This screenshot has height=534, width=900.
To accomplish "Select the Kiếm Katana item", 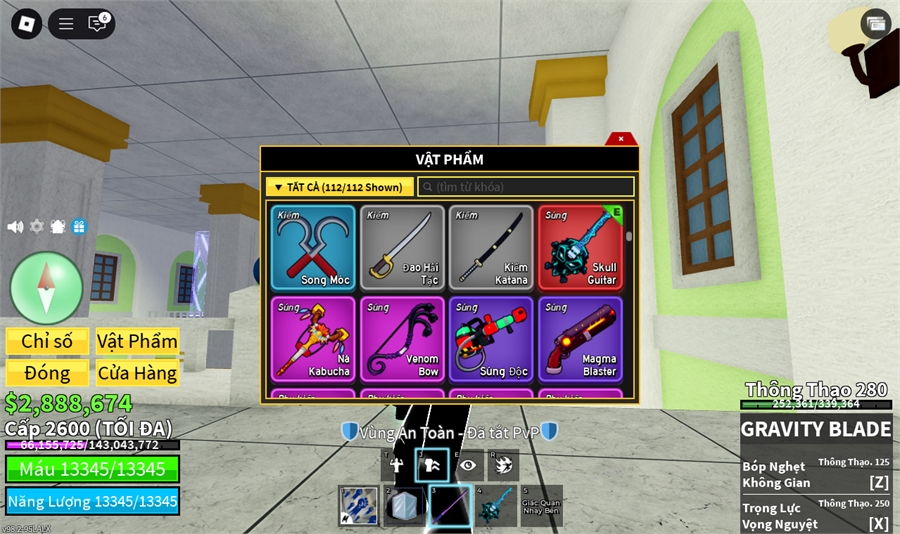I will (x=491, y=248).
